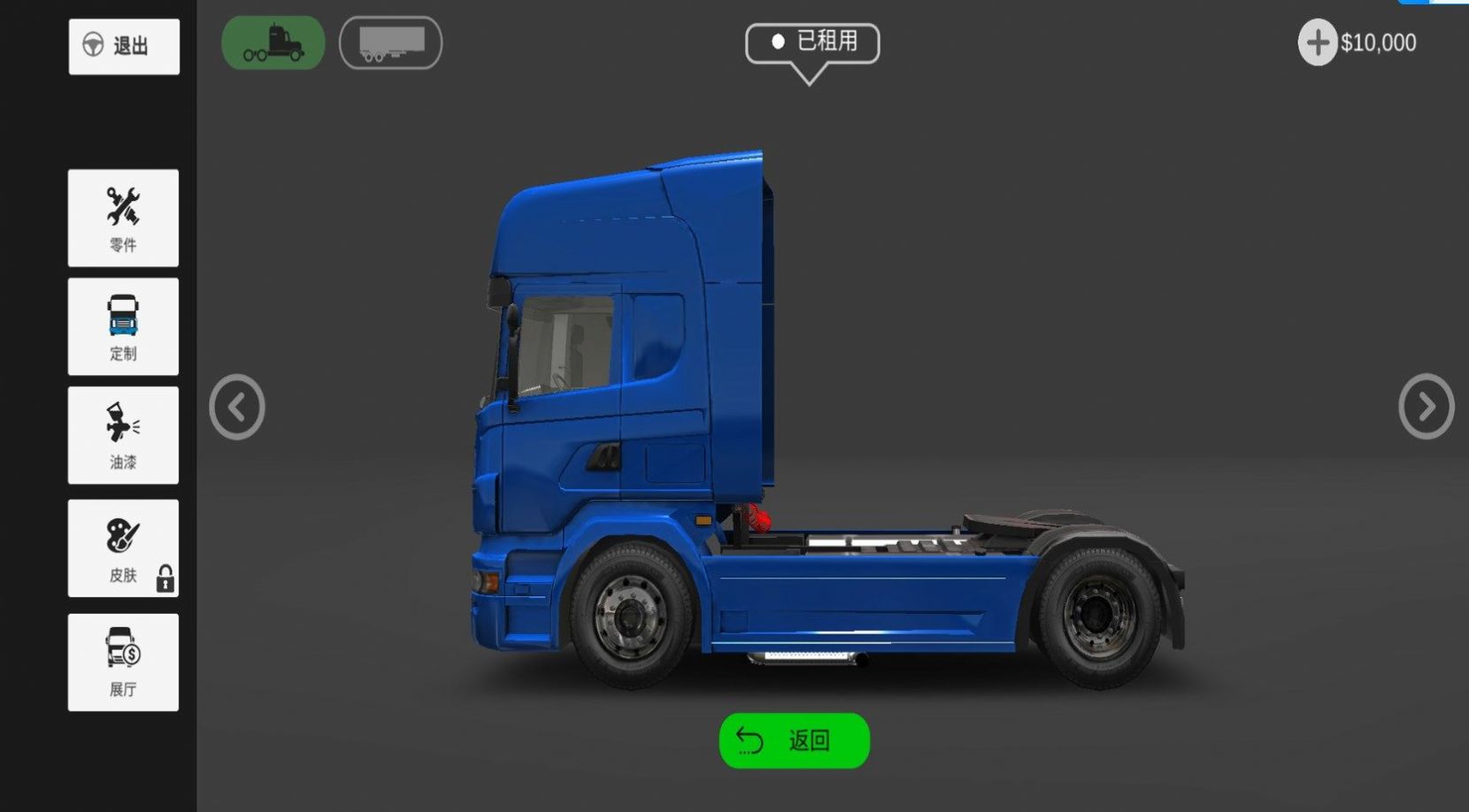
Task: Click the 已租用 rented status bubble
Action: coord(812,42)
